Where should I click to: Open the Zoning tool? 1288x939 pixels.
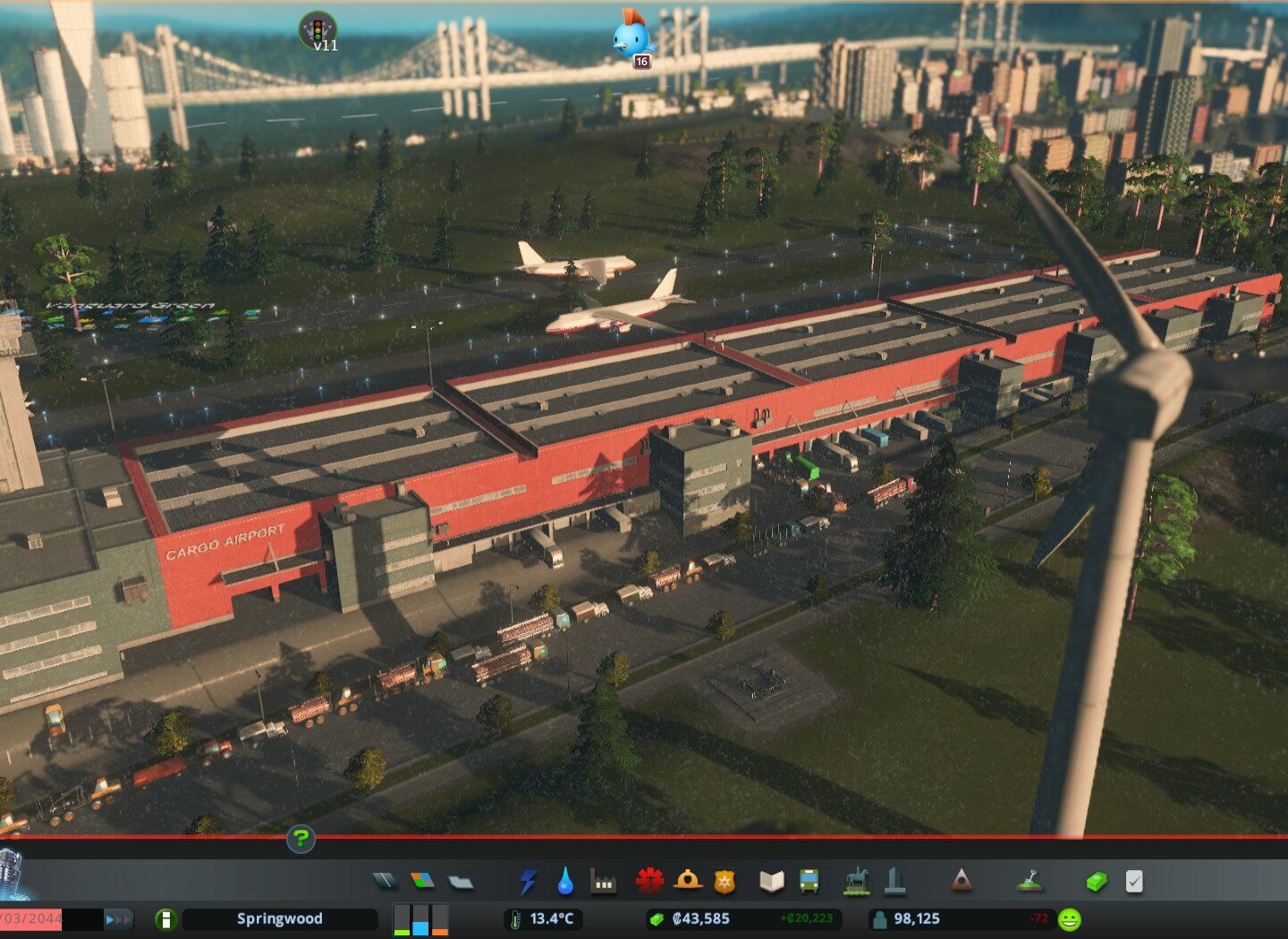tap(422, 882)
